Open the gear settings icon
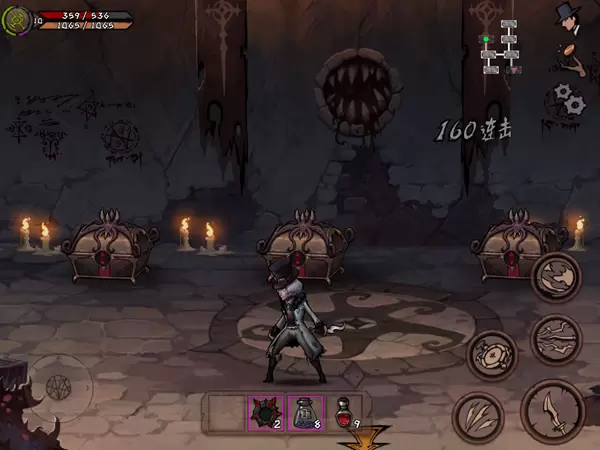Screen dimensions: 600x450 click(x=569, y=98)
